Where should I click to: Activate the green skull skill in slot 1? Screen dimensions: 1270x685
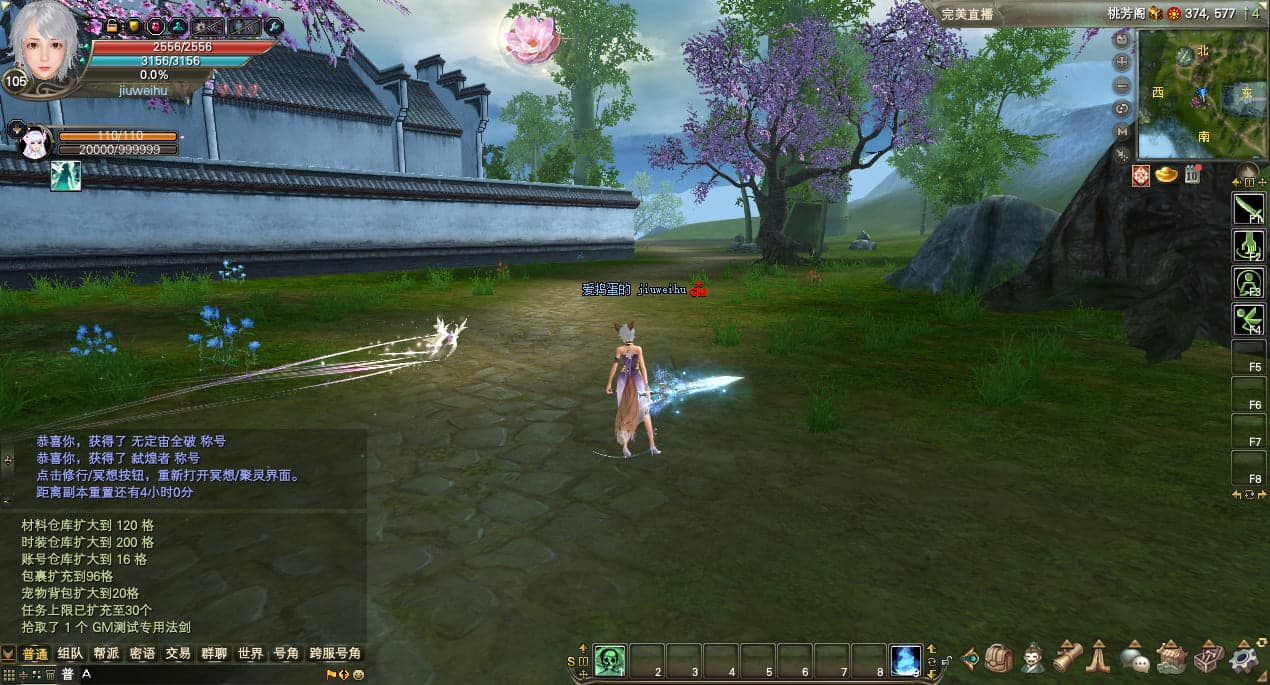click(610, 660)
